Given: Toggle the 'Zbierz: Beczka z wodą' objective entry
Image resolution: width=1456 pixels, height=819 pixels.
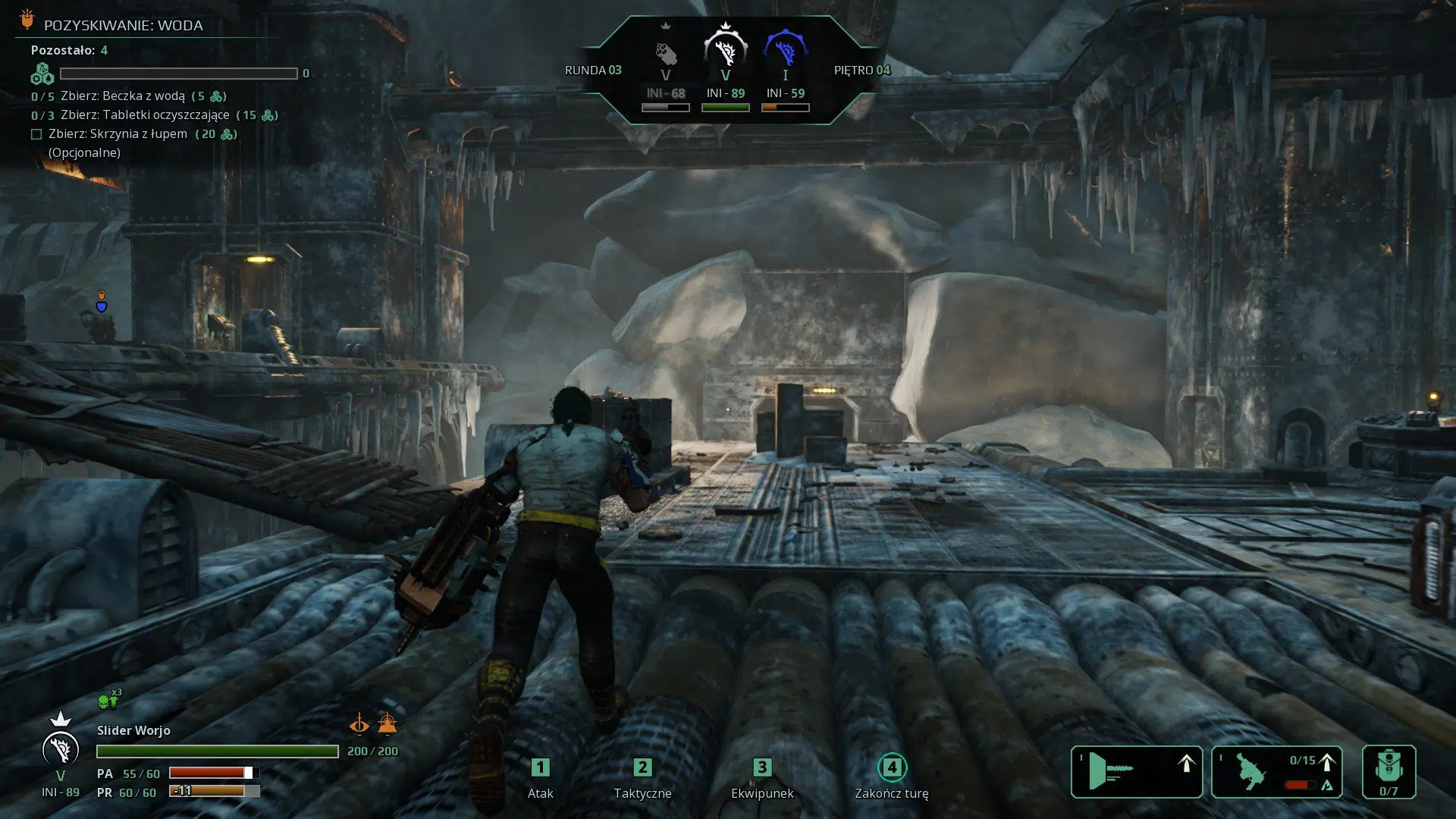Looking at the screenshot, I should click(121, 96).
